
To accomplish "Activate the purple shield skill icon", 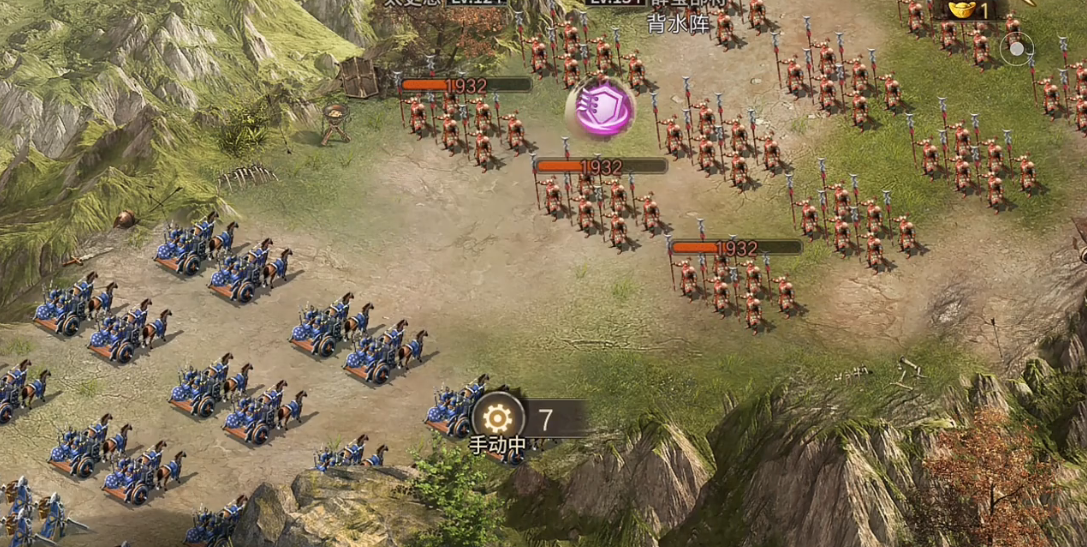I will coord(602,107).
